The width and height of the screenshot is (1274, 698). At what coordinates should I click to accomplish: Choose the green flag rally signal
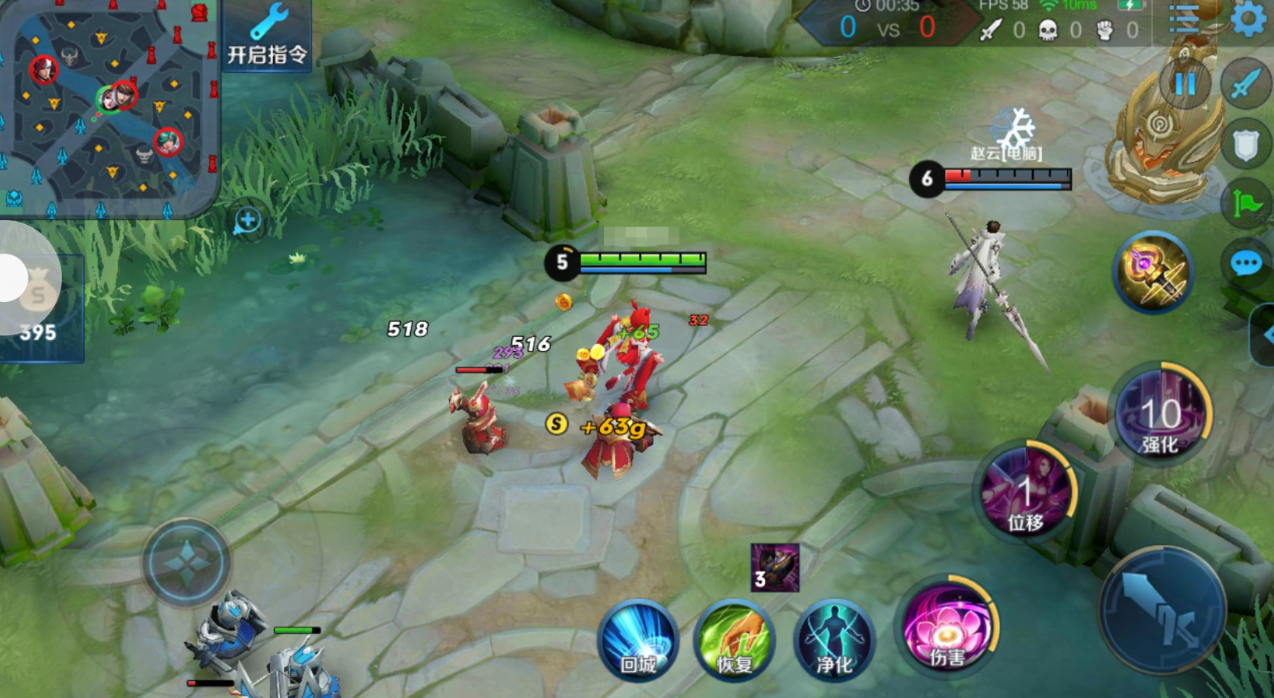tap(1246, 204)
